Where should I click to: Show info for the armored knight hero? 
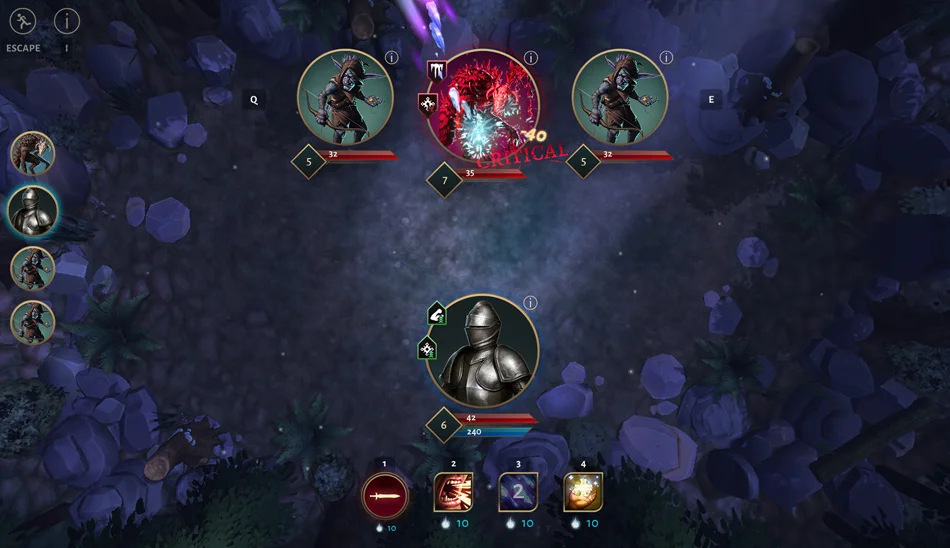[531, 303]
